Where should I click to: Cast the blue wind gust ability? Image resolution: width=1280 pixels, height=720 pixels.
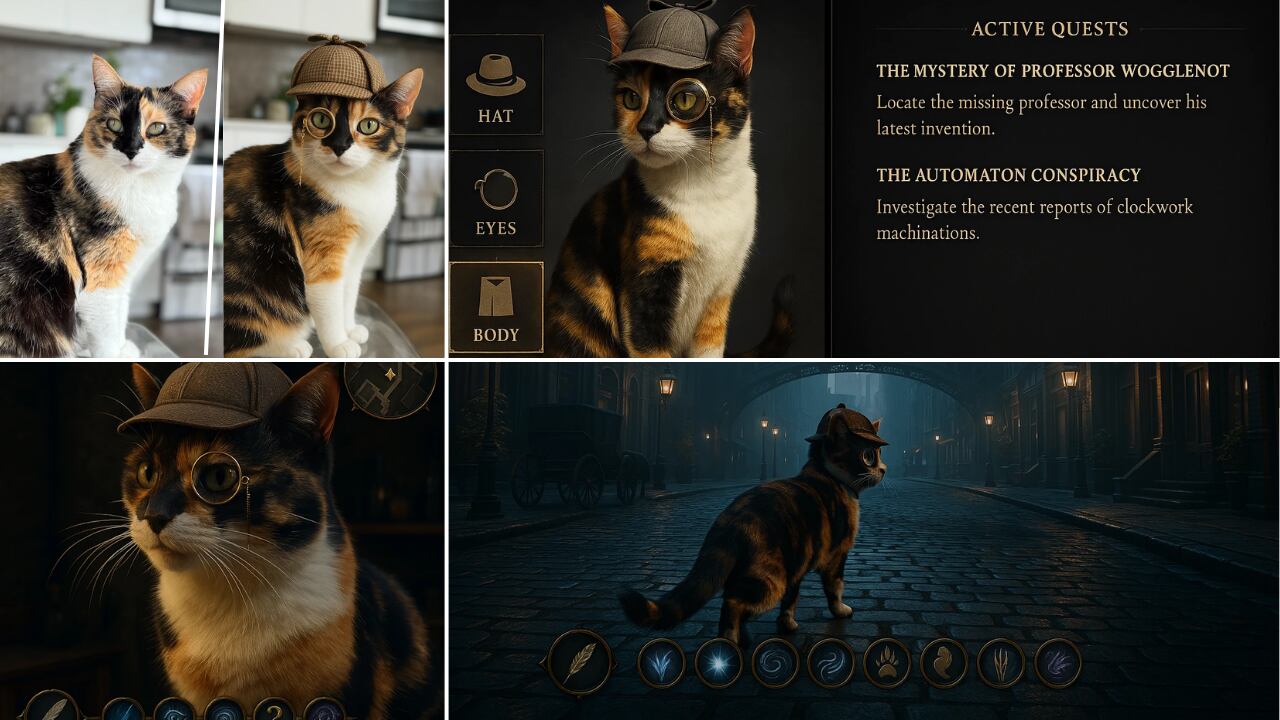831,663
